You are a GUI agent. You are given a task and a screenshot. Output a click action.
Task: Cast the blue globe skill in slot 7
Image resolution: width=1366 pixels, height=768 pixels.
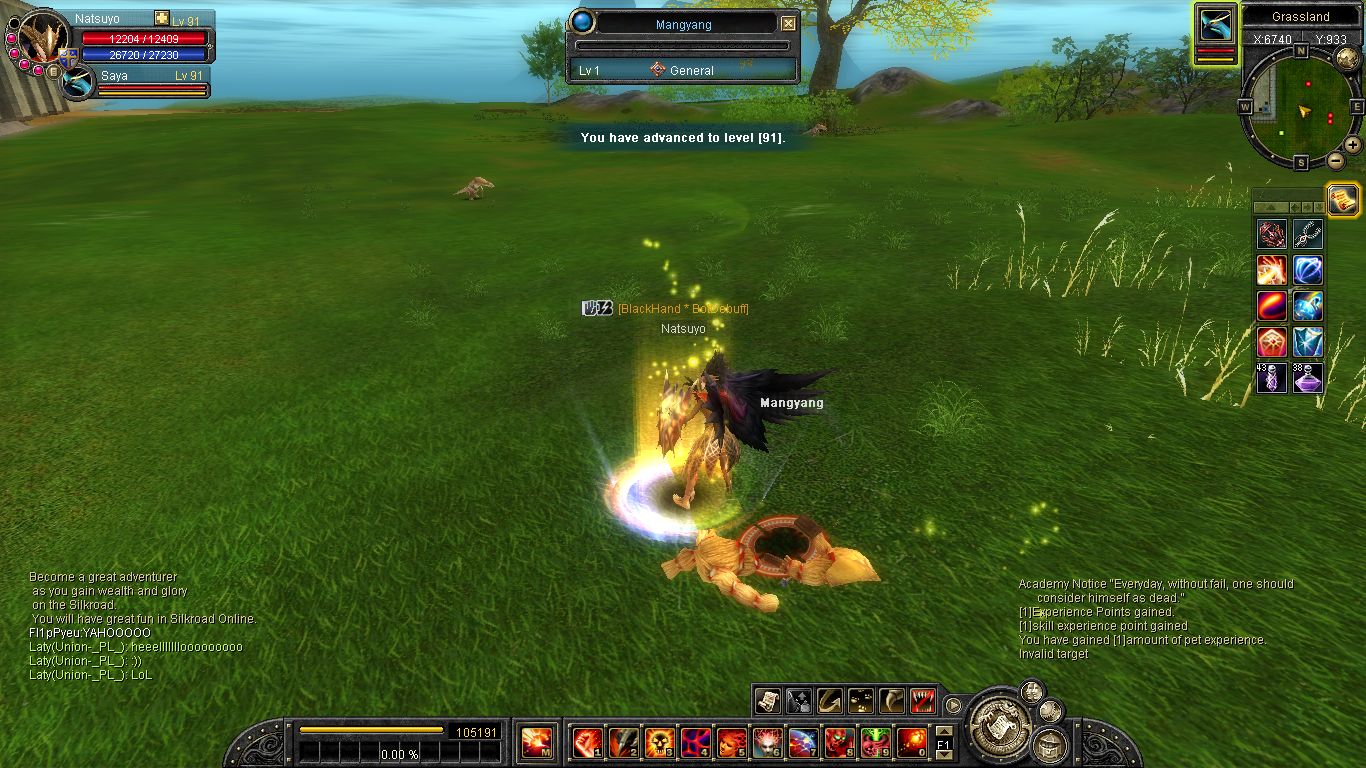pyautogui.click(x=803, y=742)
